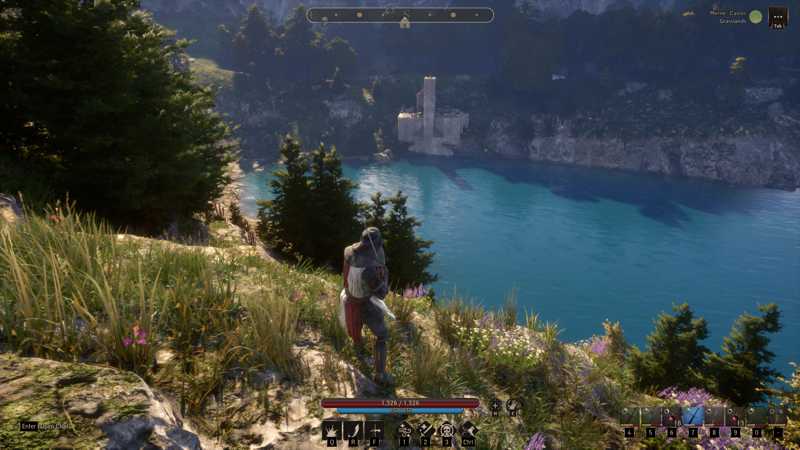Select the blue sword hotbar slot
The width and height of the screenshot is (800, 450).
click(x=693, y=416)
